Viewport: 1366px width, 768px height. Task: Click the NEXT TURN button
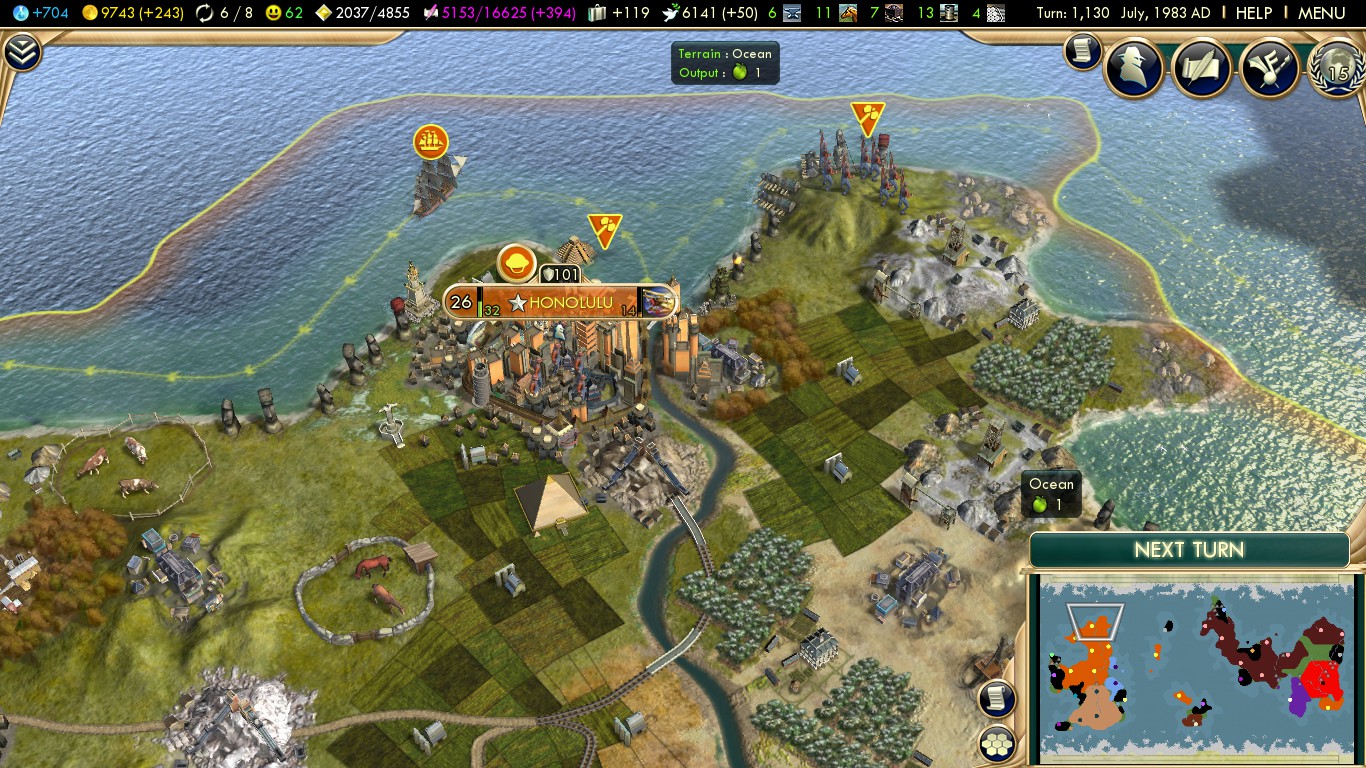tap(1189, 550)
